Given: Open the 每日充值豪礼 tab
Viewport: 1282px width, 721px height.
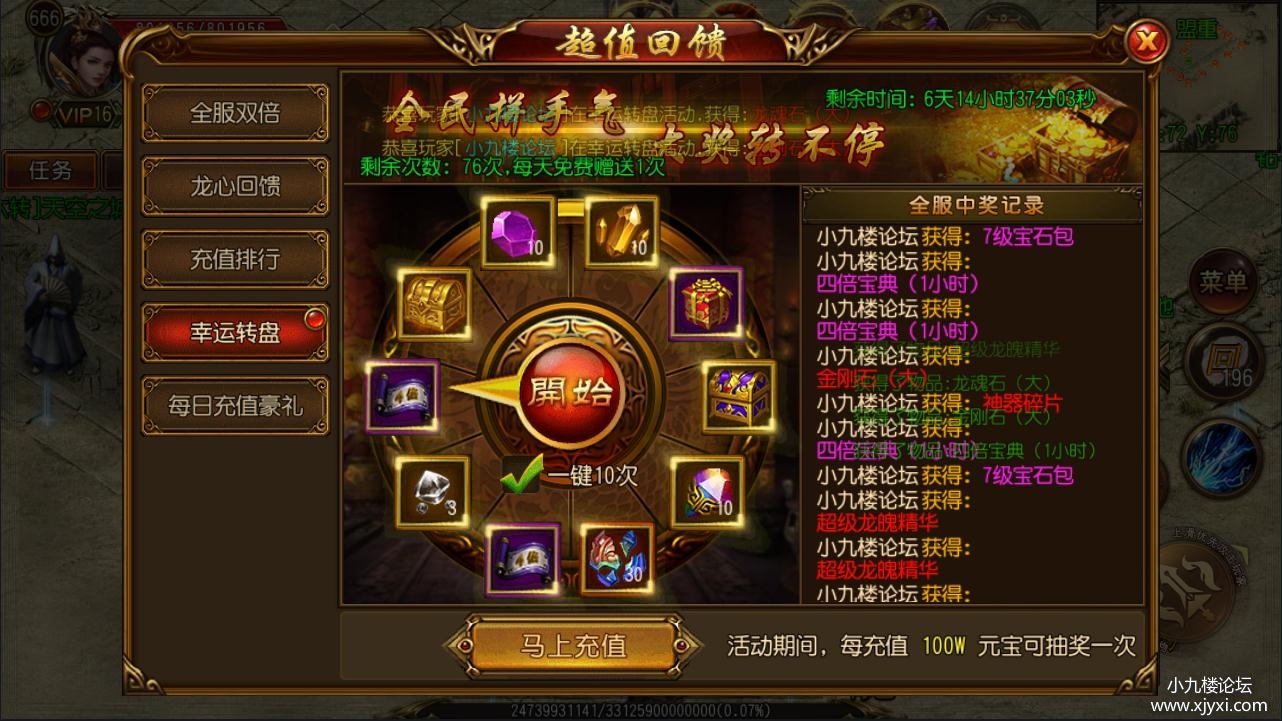Looking at the screenshot, I should point(236,406).
